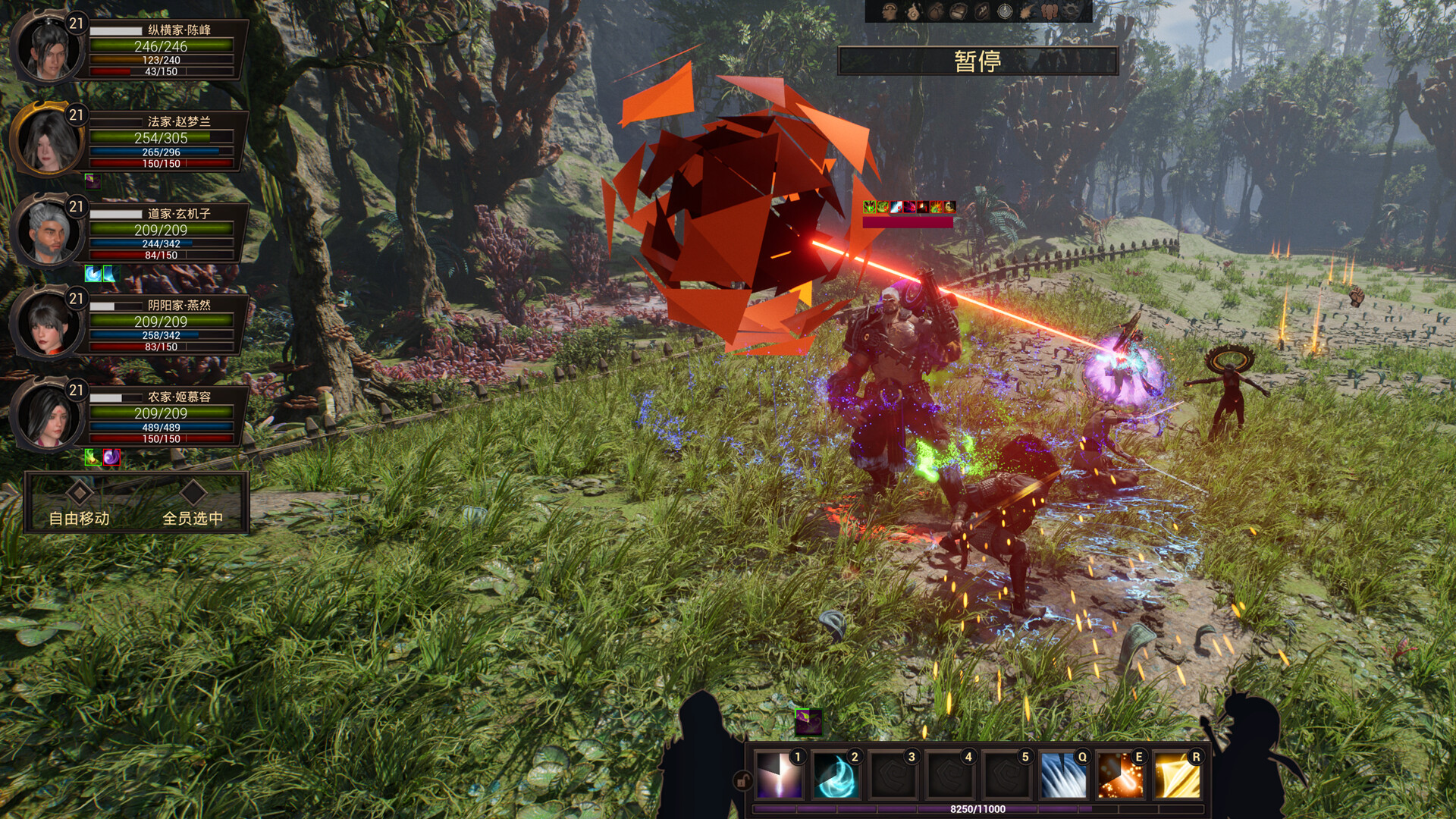Use the cyan swirl skill in slot 2

click(836, 776)
